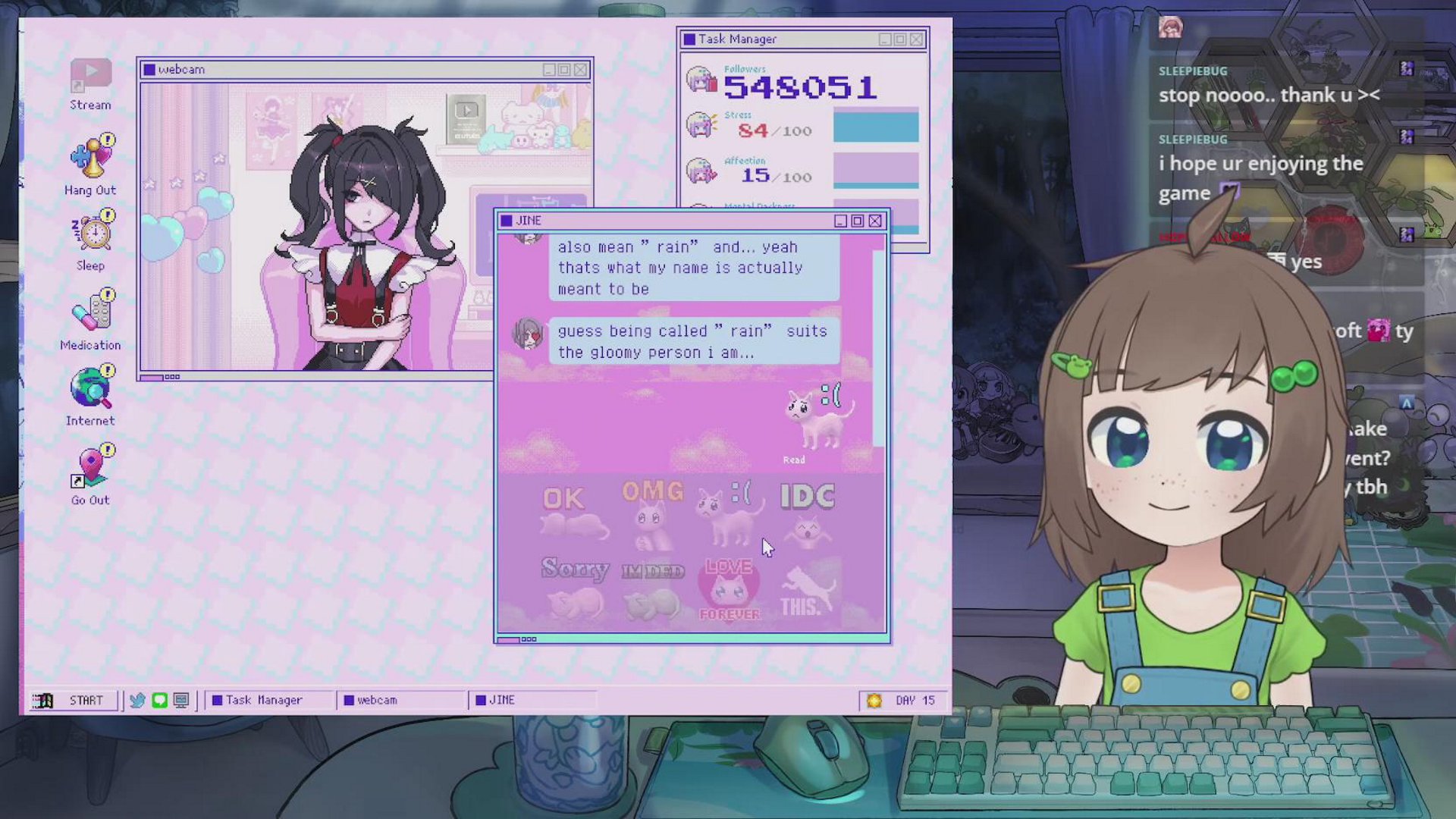The height and width of the screenshot is (819, 1456).
Task: Close the webcam window
Action: coord(580,70)
